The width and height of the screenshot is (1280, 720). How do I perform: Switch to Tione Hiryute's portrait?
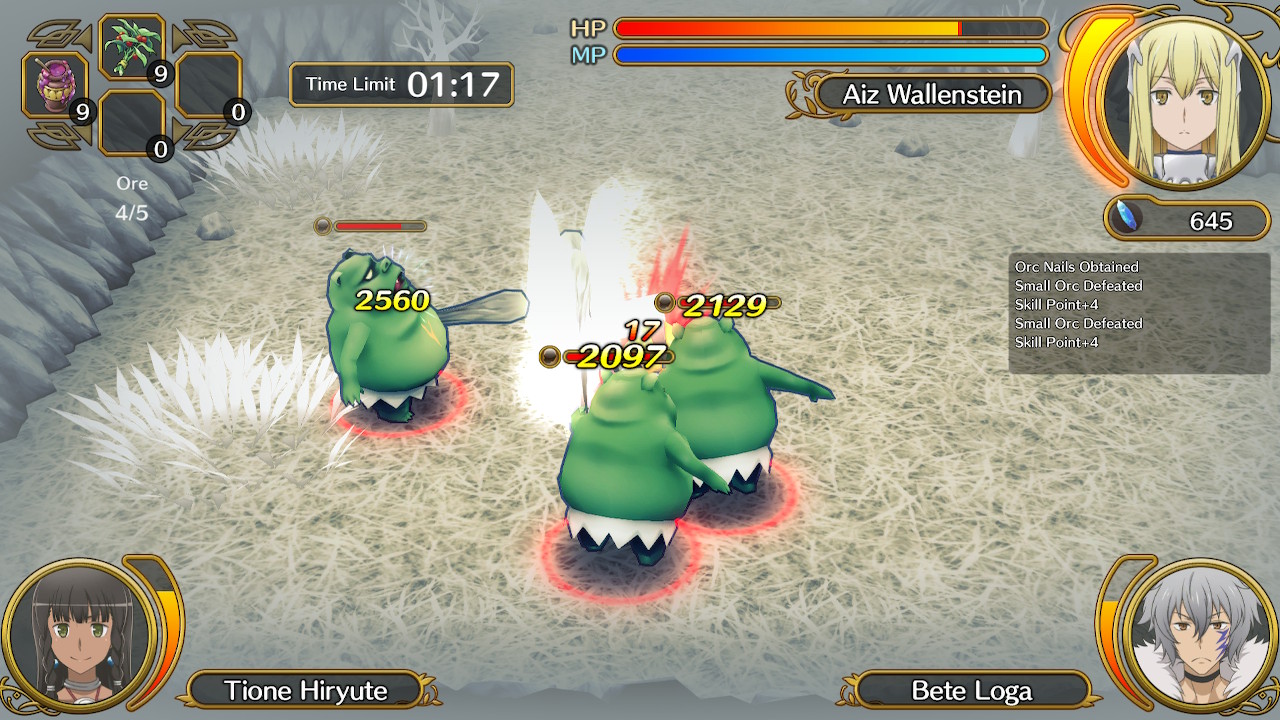(x=78, y=636)
